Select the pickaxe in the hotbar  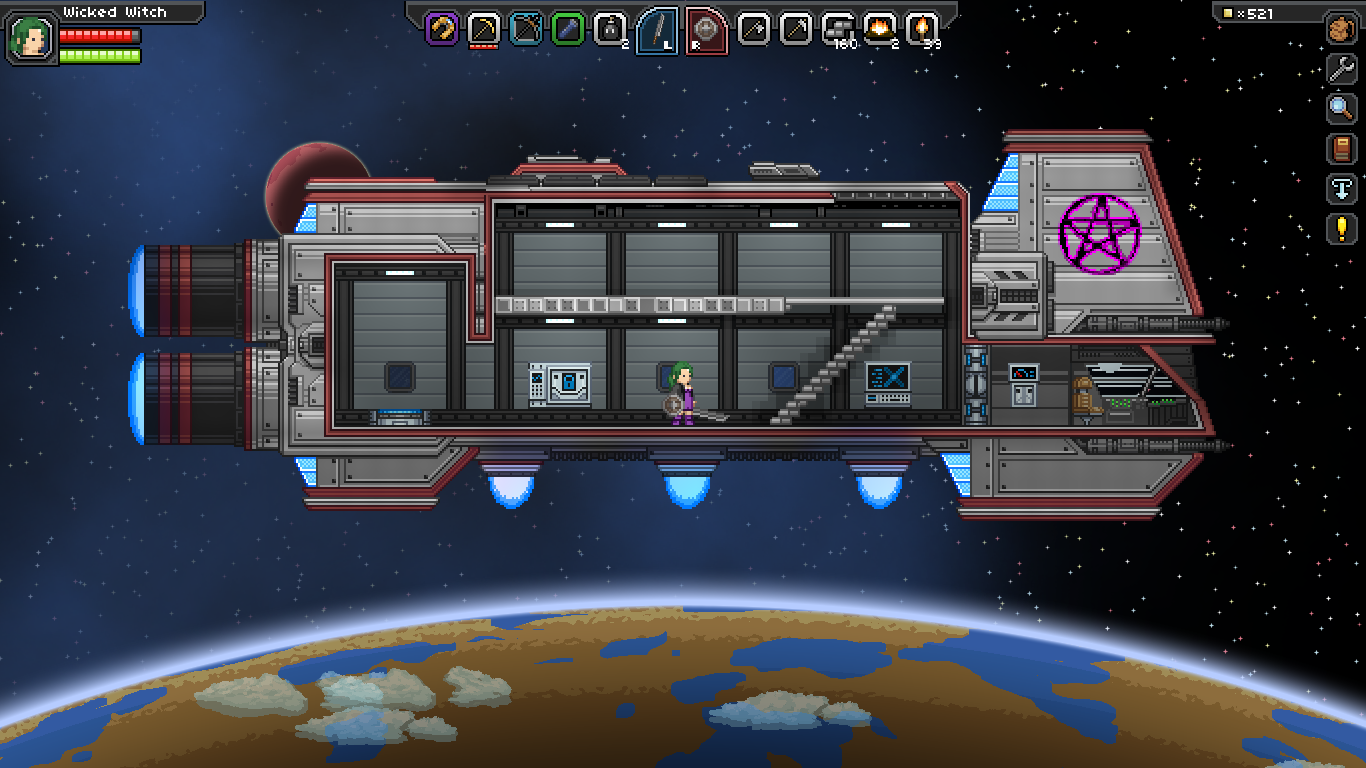(x=483, y=27)
